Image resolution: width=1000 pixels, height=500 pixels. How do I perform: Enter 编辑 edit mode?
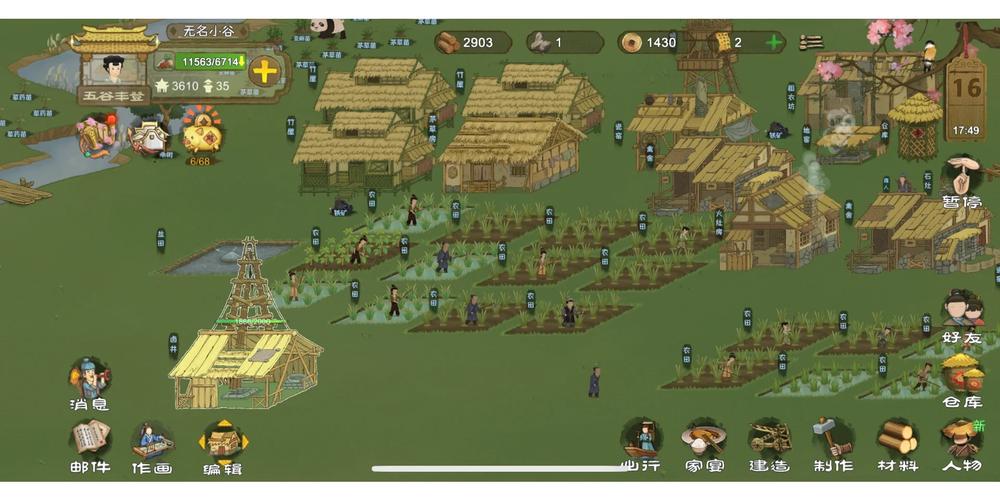[x=223, y=444]
